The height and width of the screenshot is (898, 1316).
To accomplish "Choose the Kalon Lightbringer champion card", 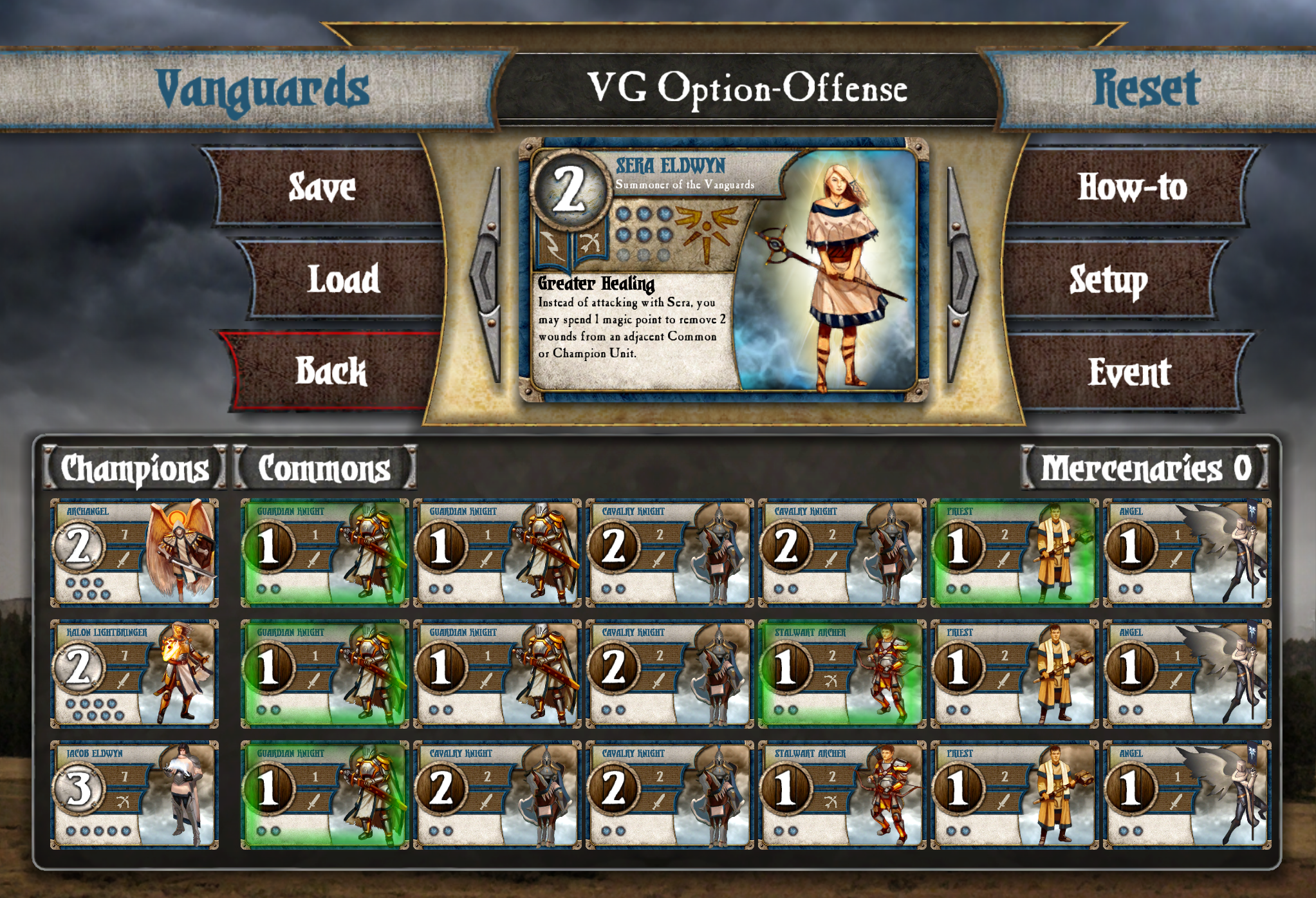I will [134, 674].
